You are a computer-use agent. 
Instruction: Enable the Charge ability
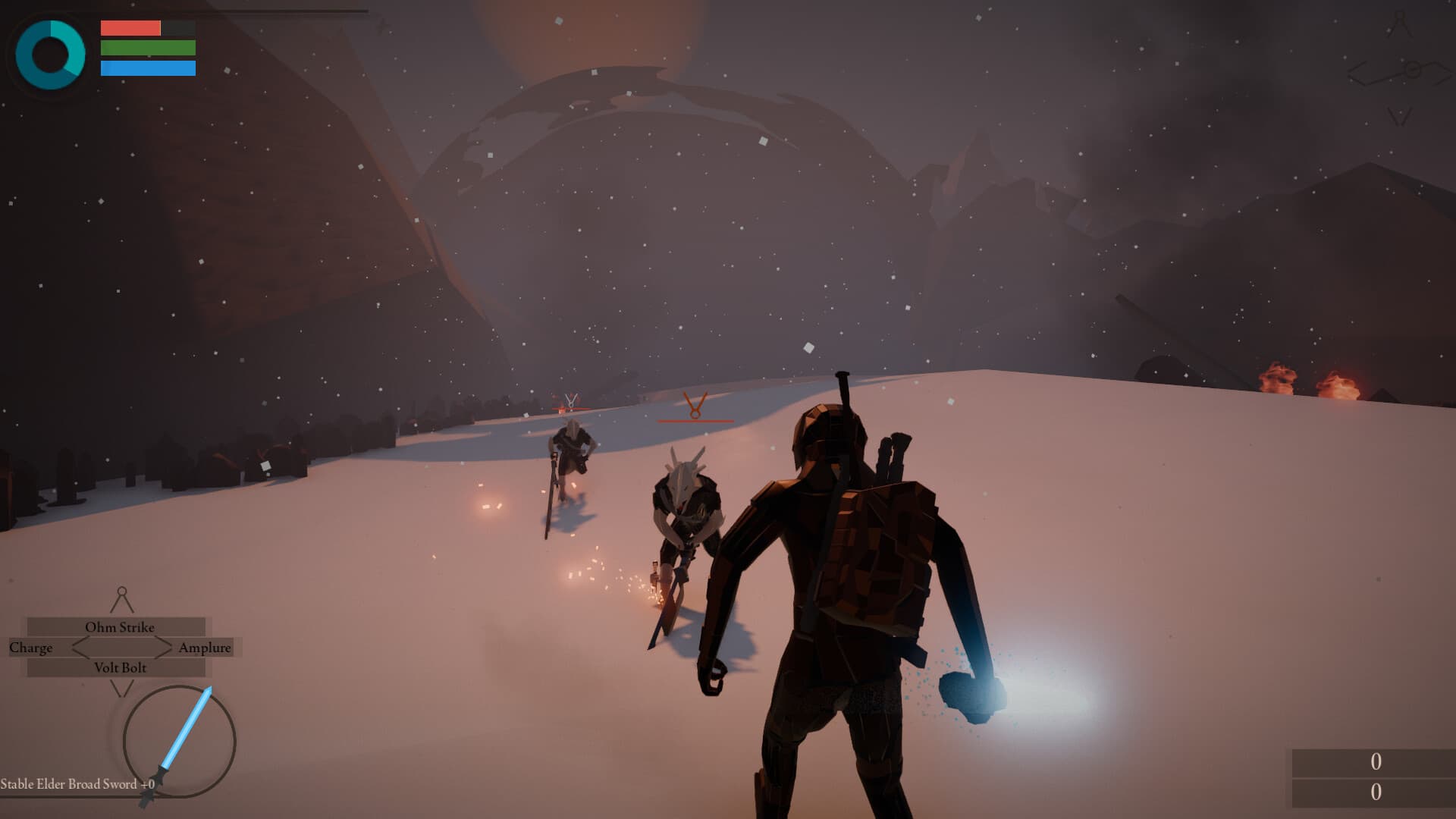31,648
